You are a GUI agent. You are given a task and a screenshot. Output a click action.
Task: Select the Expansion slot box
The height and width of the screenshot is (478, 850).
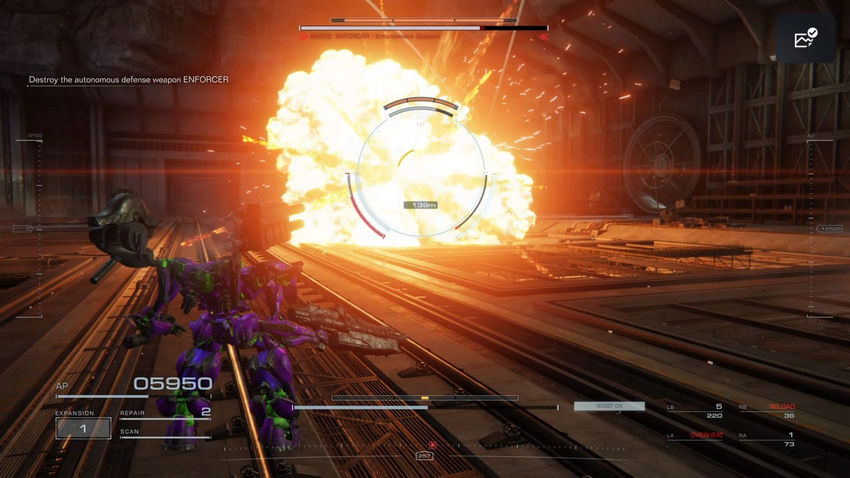[x=83, y=427]
